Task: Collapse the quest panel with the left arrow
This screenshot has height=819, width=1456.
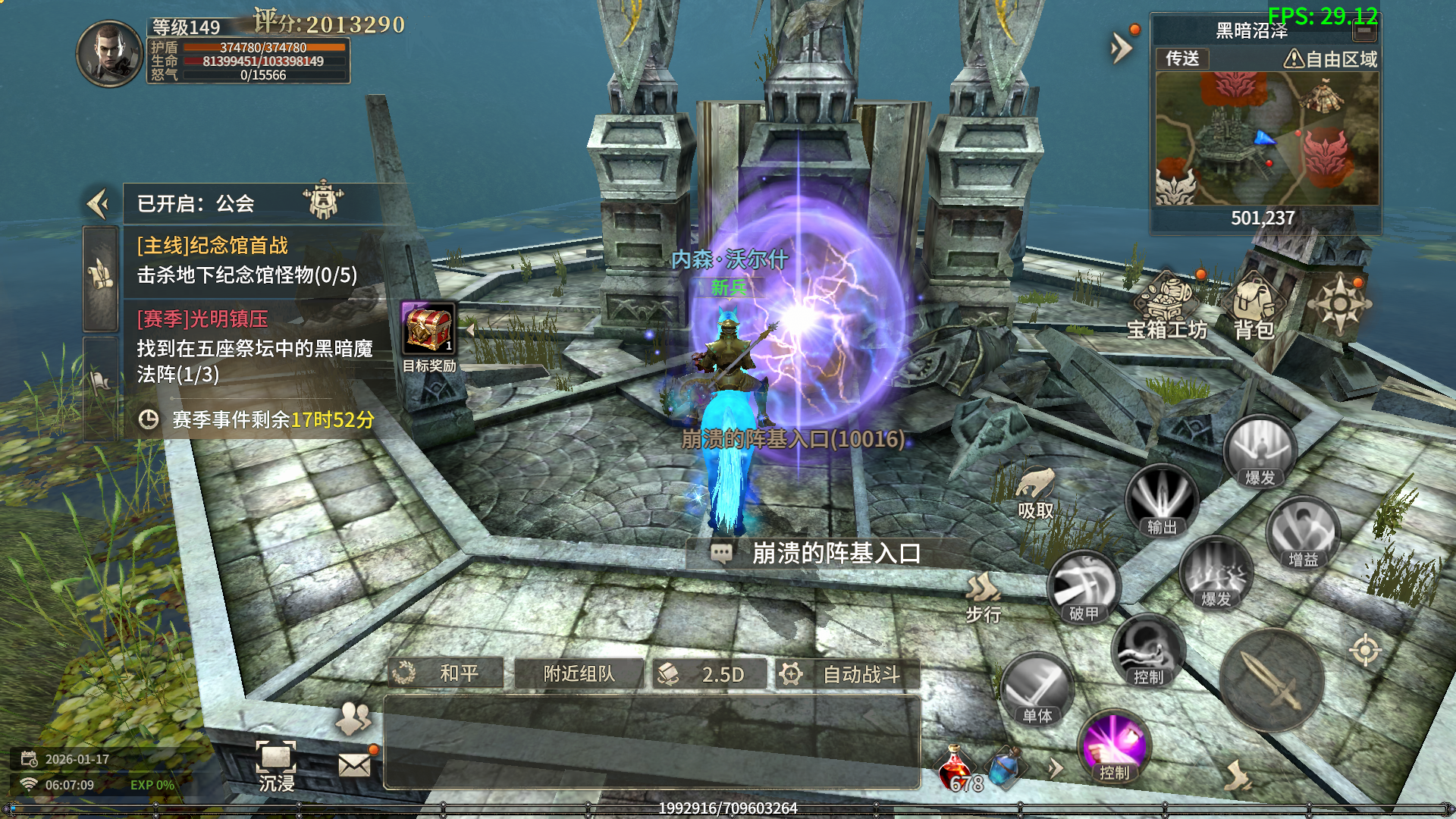Action: coord(98,203)
